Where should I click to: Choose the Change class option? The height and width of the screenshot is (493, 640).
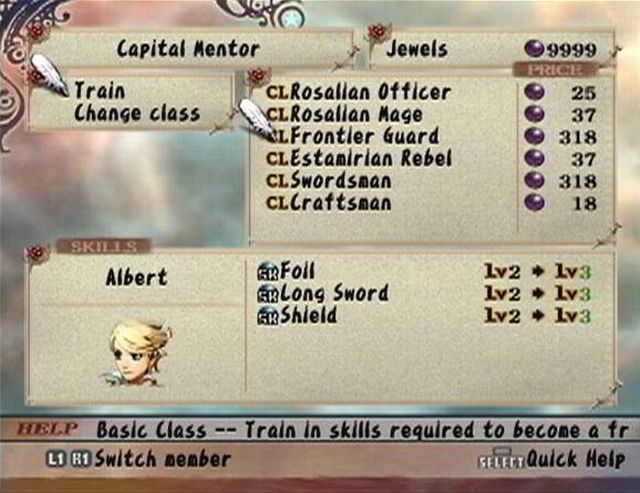[136, 113]
